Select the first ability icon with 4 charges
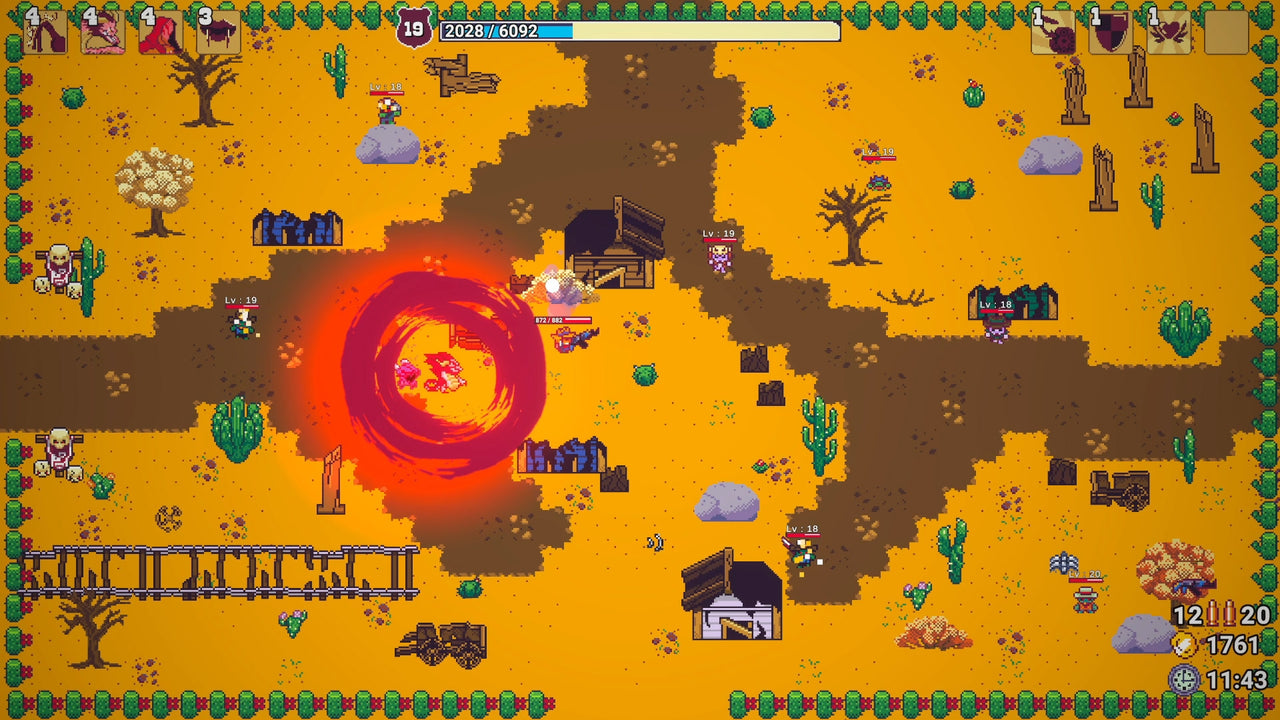The image size is (1280, 720). point(45,32)
